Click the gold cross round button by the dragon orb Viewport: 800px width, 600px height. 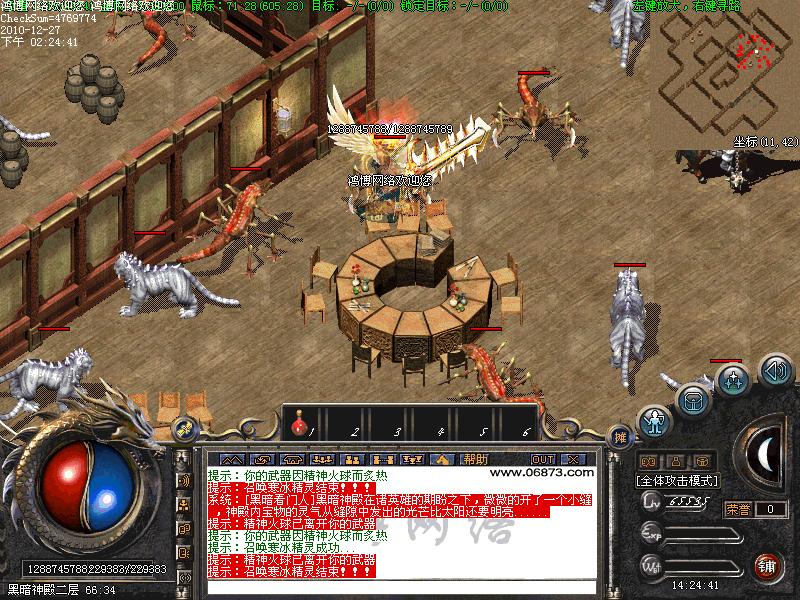183,429
